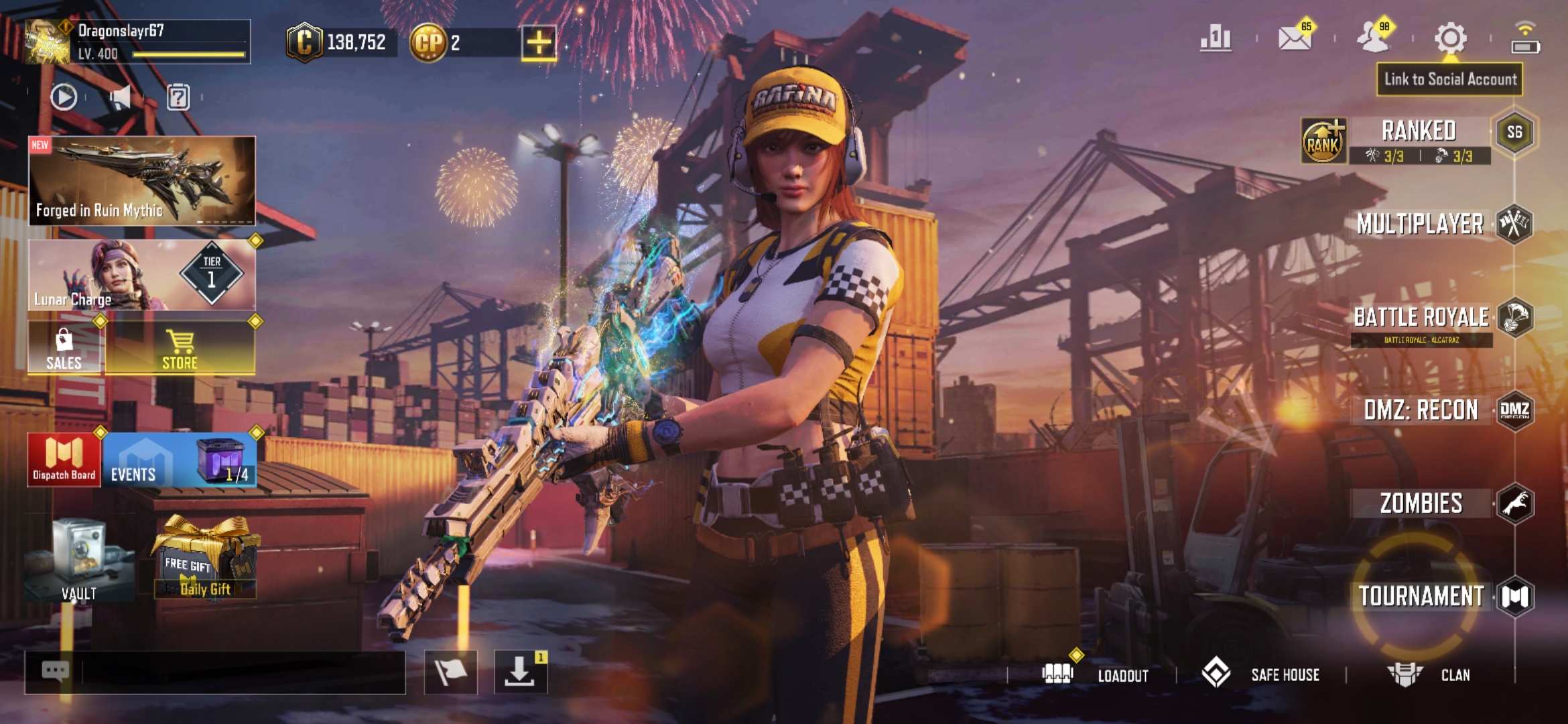1568x724 pixels.
Task: Visit the Store
Action: pos(180,349)
